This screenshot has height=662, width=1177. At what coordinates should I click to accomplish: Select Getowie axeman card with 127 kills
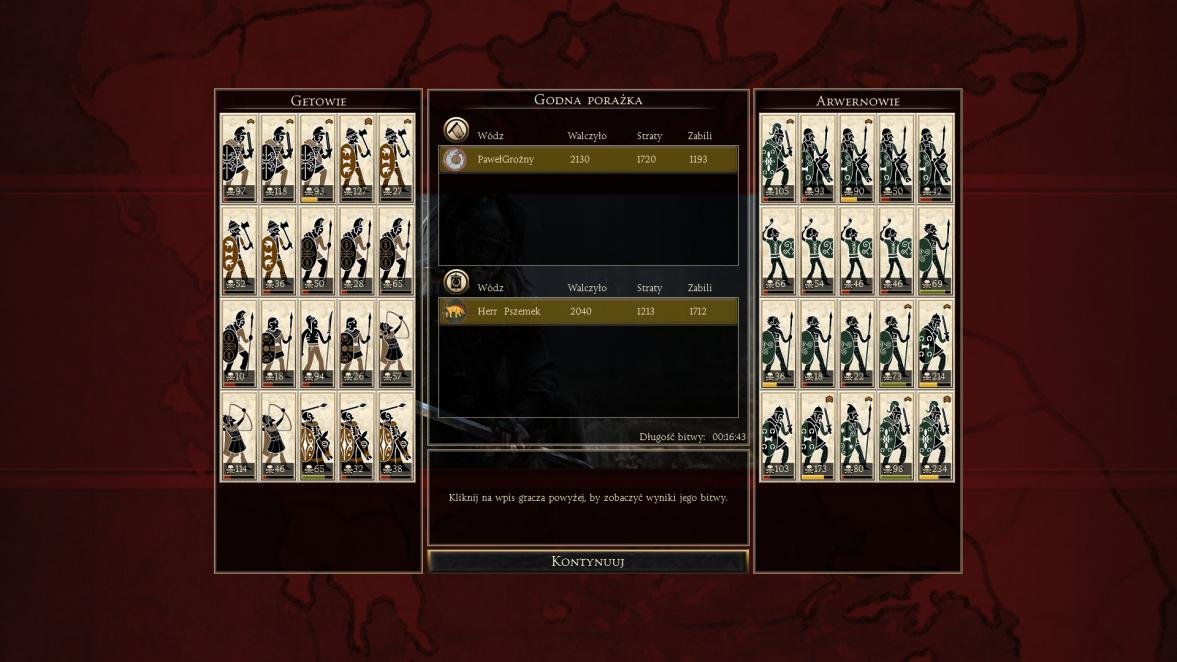(x=357, y=158)
